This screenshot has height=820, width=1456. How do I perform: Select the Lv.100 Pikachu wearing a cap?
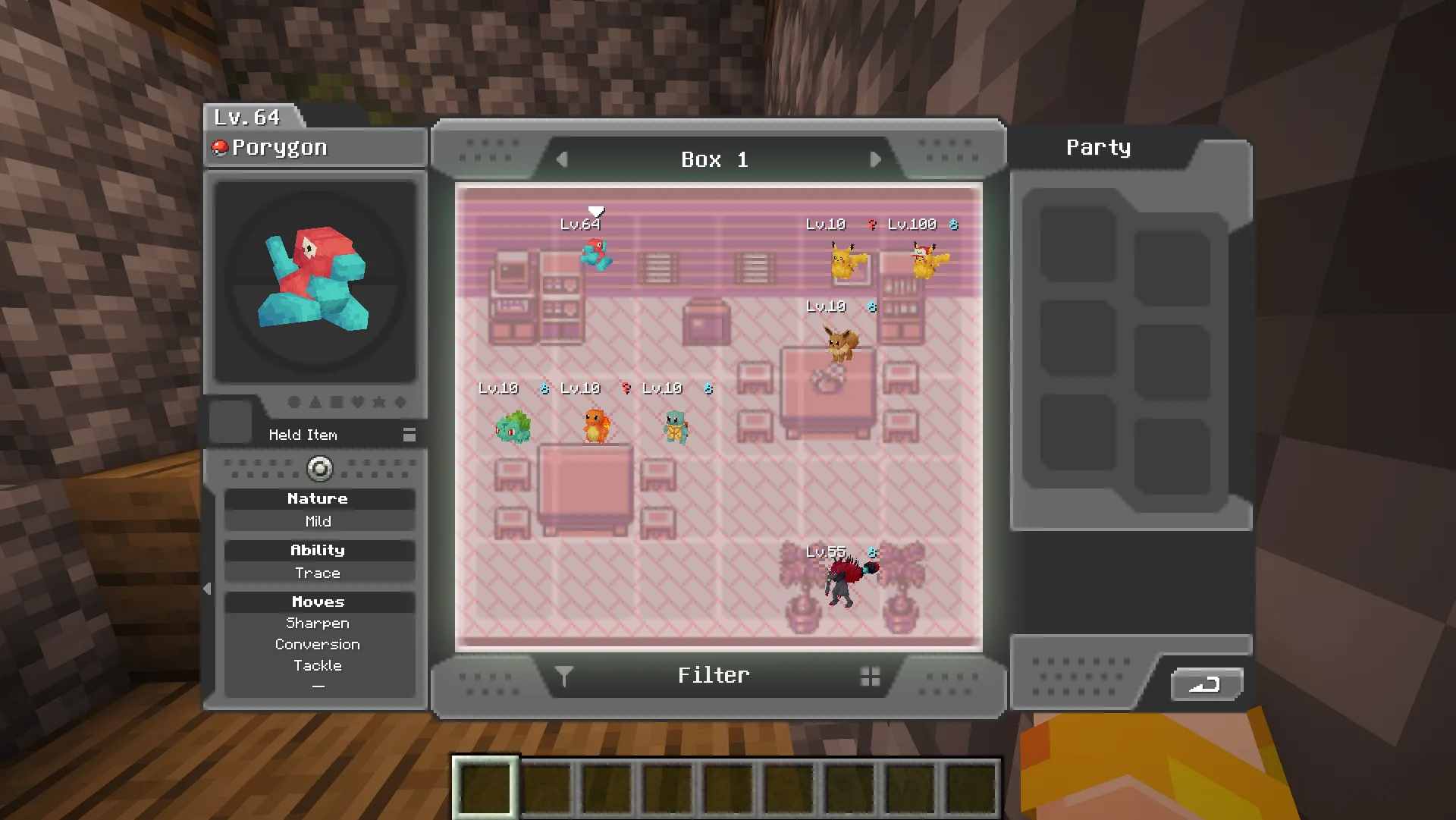[928, 260]
